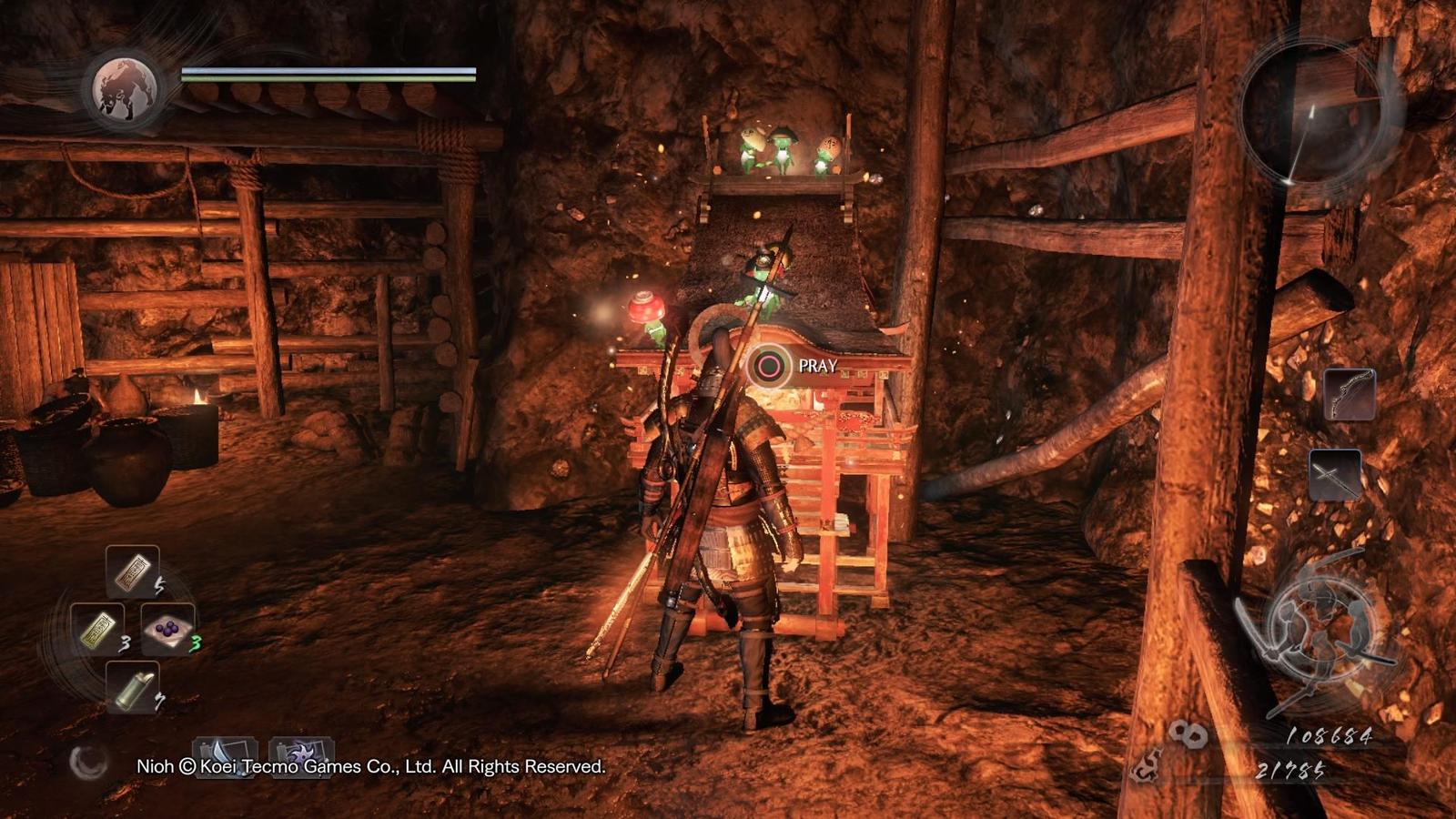1456x819 pixels.
Task: Switch to the sword melee weapon slot
Action: (x=1335, y=475)
